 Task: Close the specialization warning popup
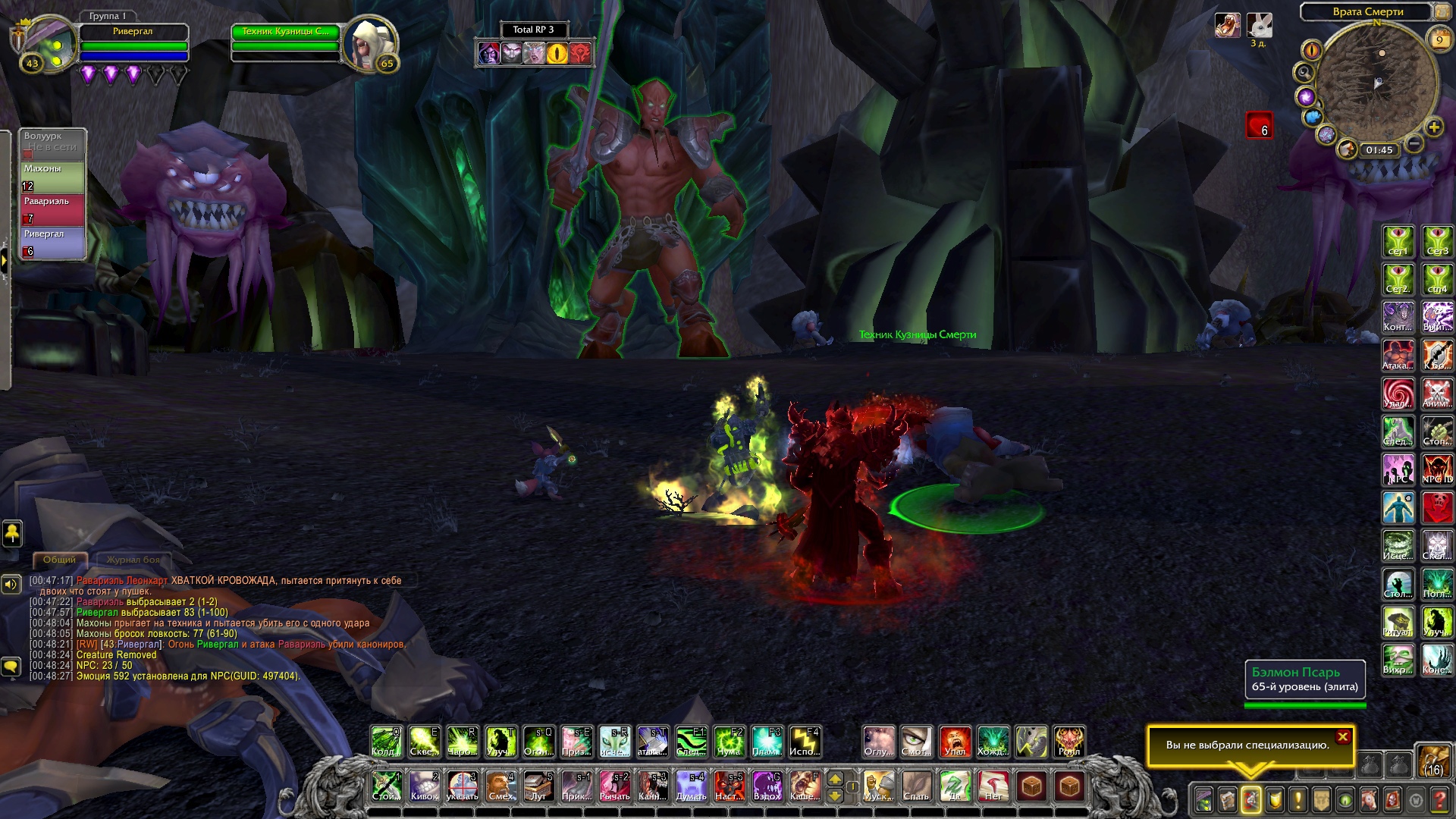click(1343, 736)
